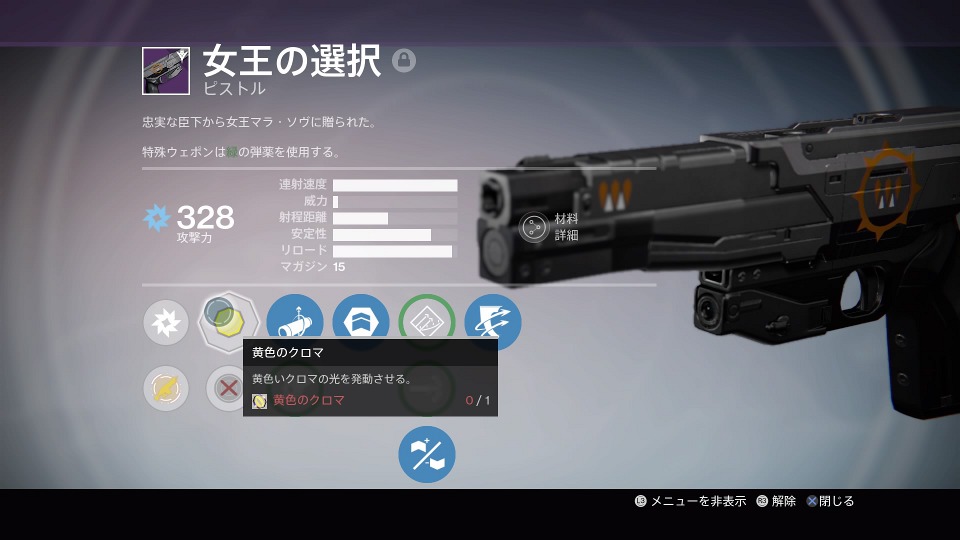This screenshot has width=960, height=540.
Task: Select the yellow chroma node
Action: click(x=229, y=320)
